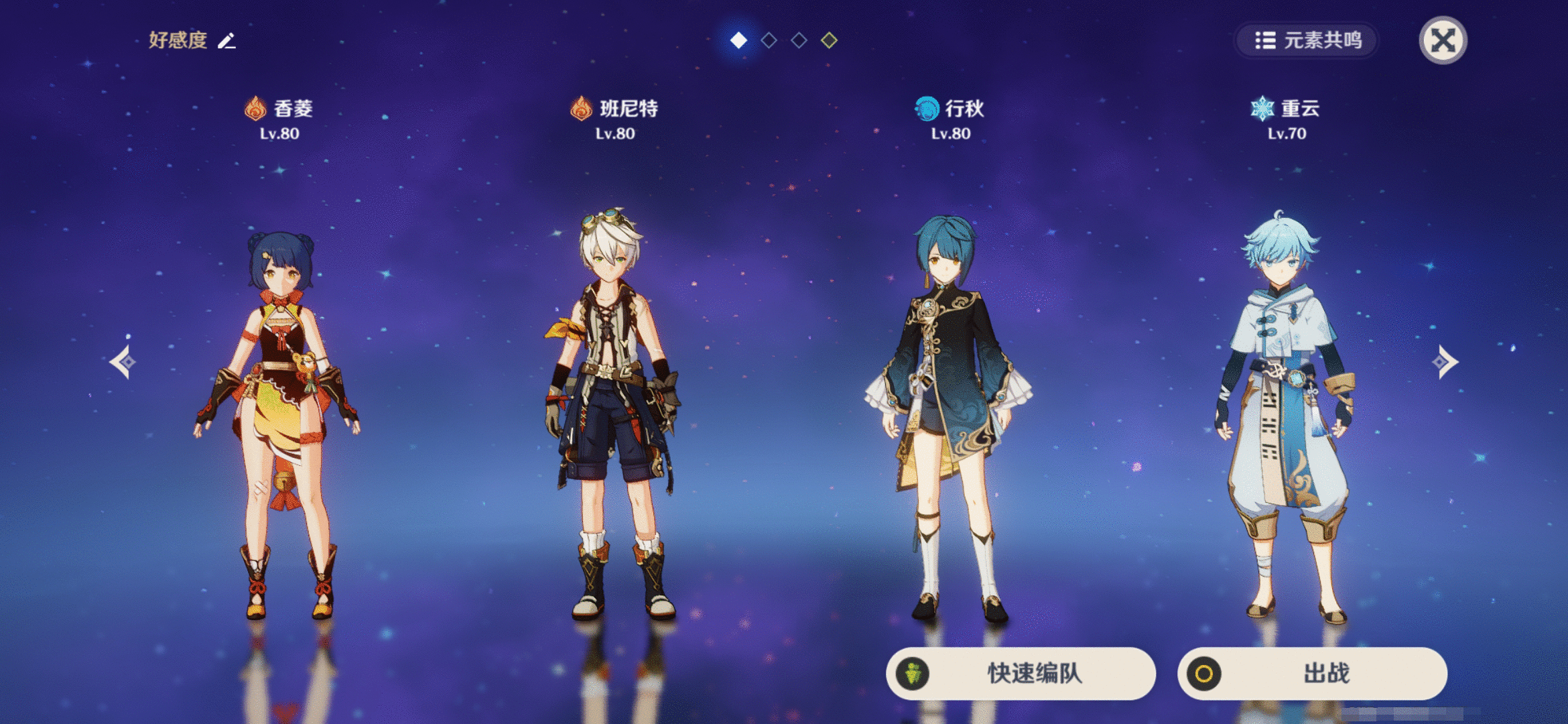
Task: Switch to the previous party with left arrow
Action: 123,362
